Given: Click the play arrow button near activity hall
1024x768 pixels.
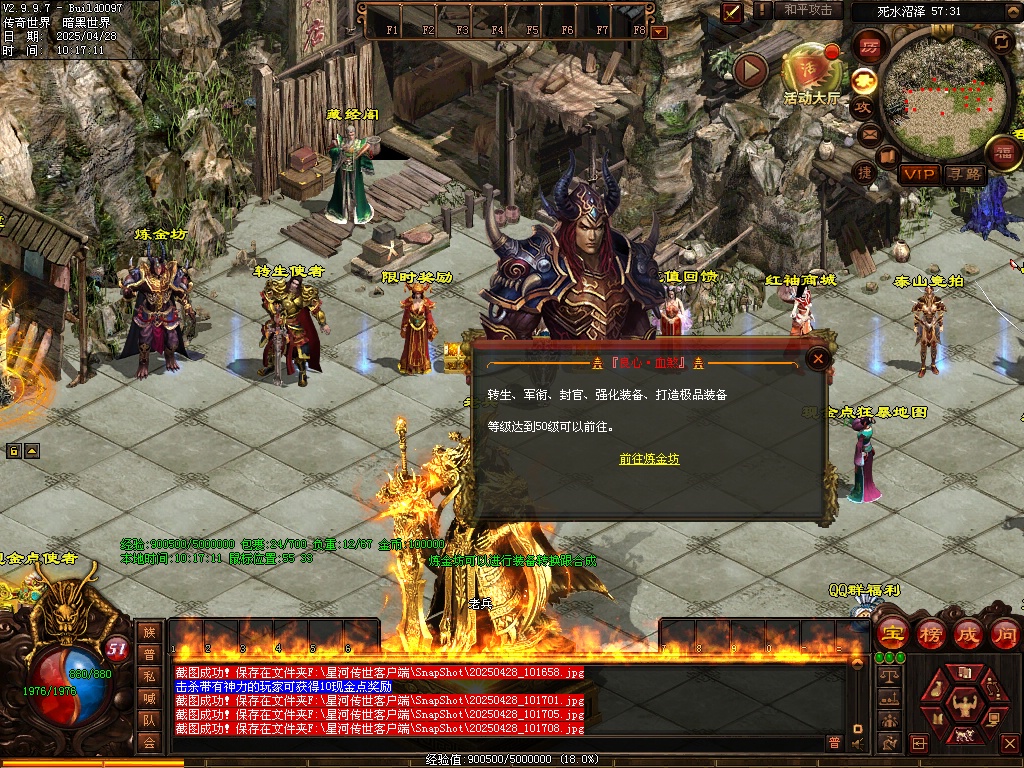Looking at the screenshot, I should [750, 70].
